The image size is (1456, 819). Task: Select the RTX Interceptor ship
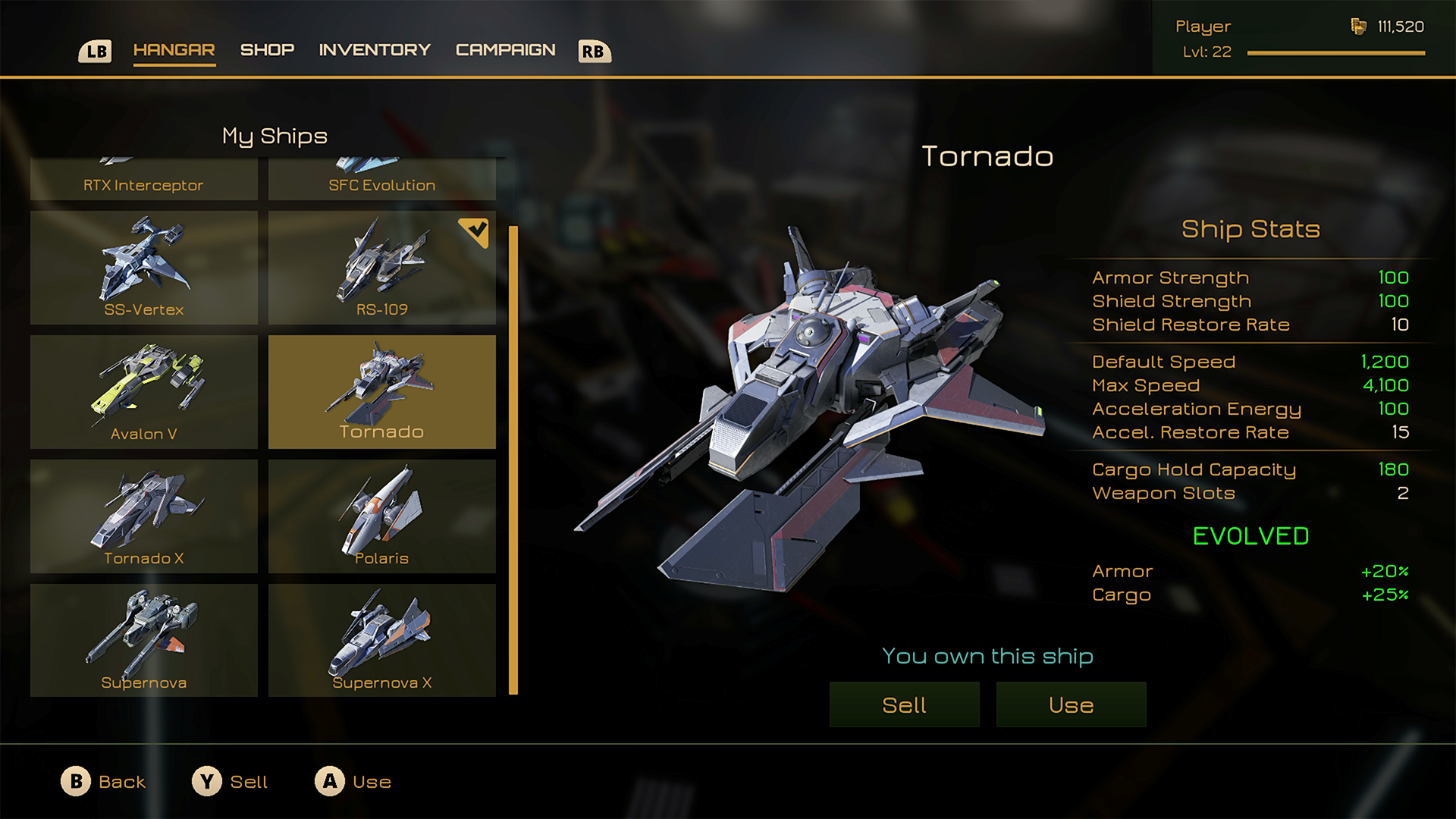[144, 180]
